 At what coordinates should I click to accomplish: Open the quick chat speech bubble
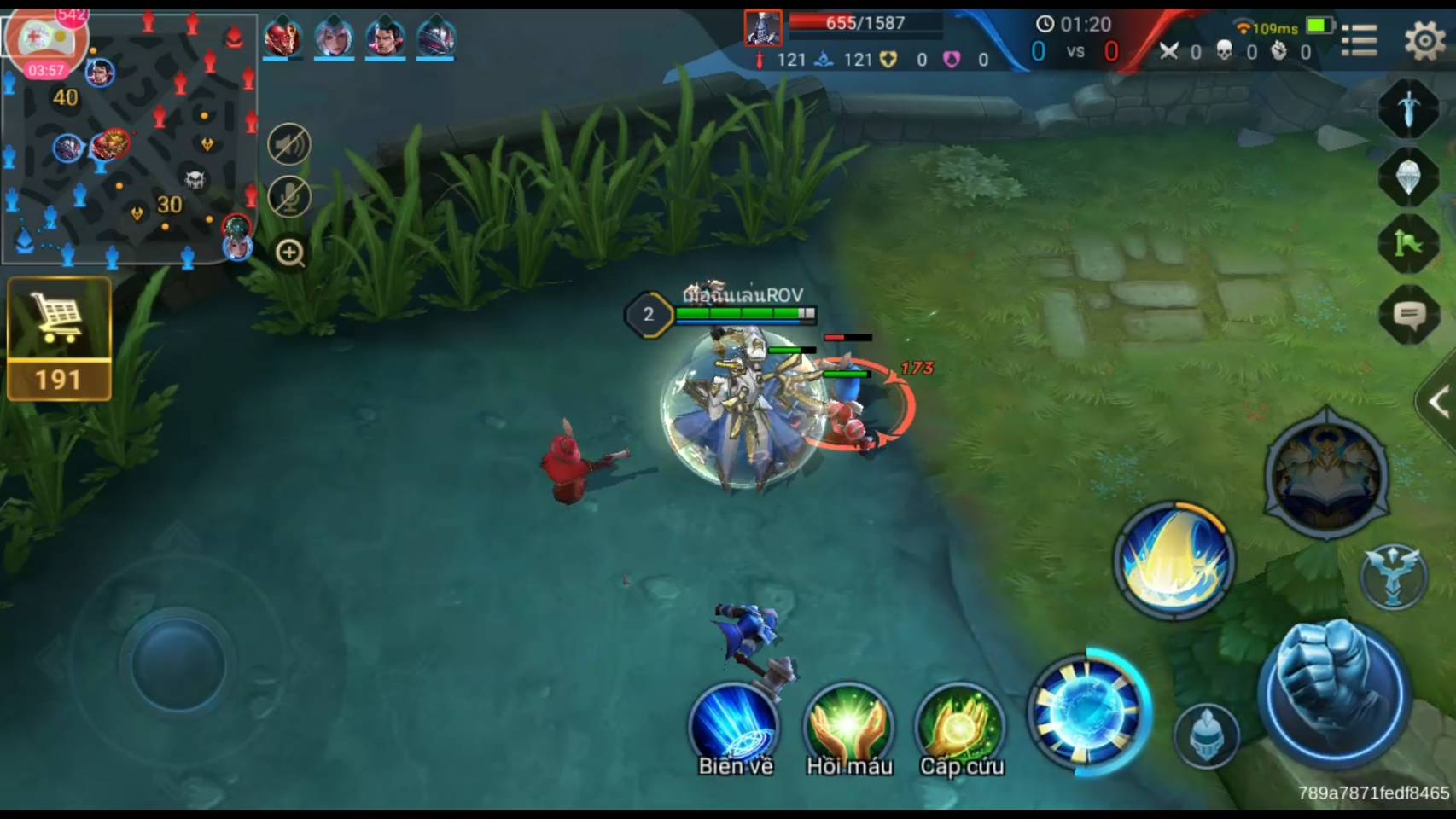click(1408, 316)
